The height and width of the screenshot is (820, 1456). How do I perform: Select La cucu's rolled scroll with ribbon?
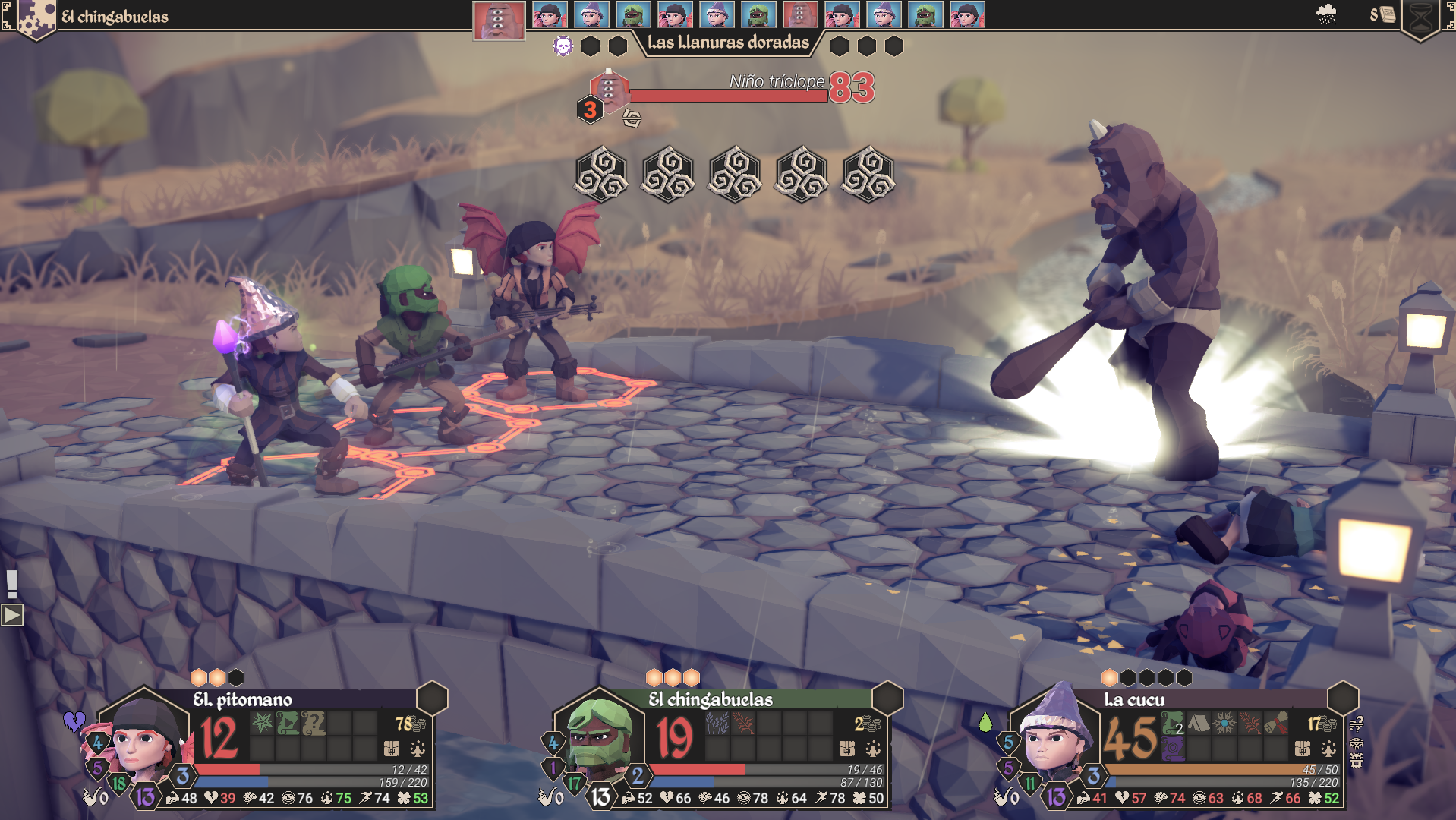pos(1276,723)
